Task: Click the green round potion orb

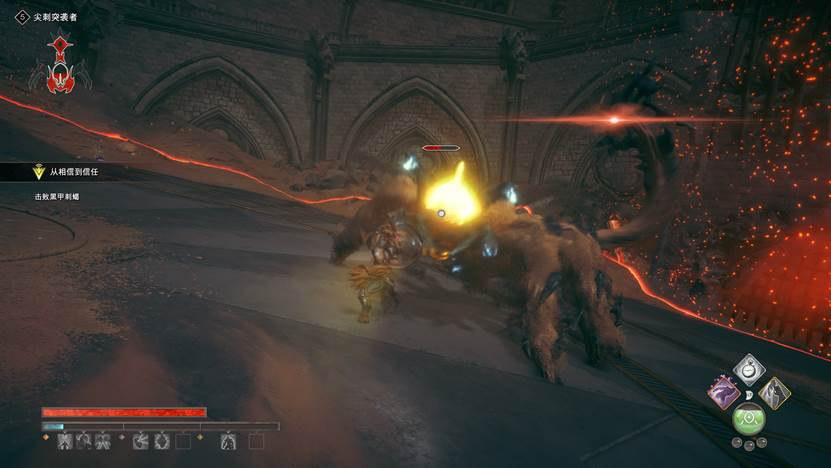Action: (748, 420)
